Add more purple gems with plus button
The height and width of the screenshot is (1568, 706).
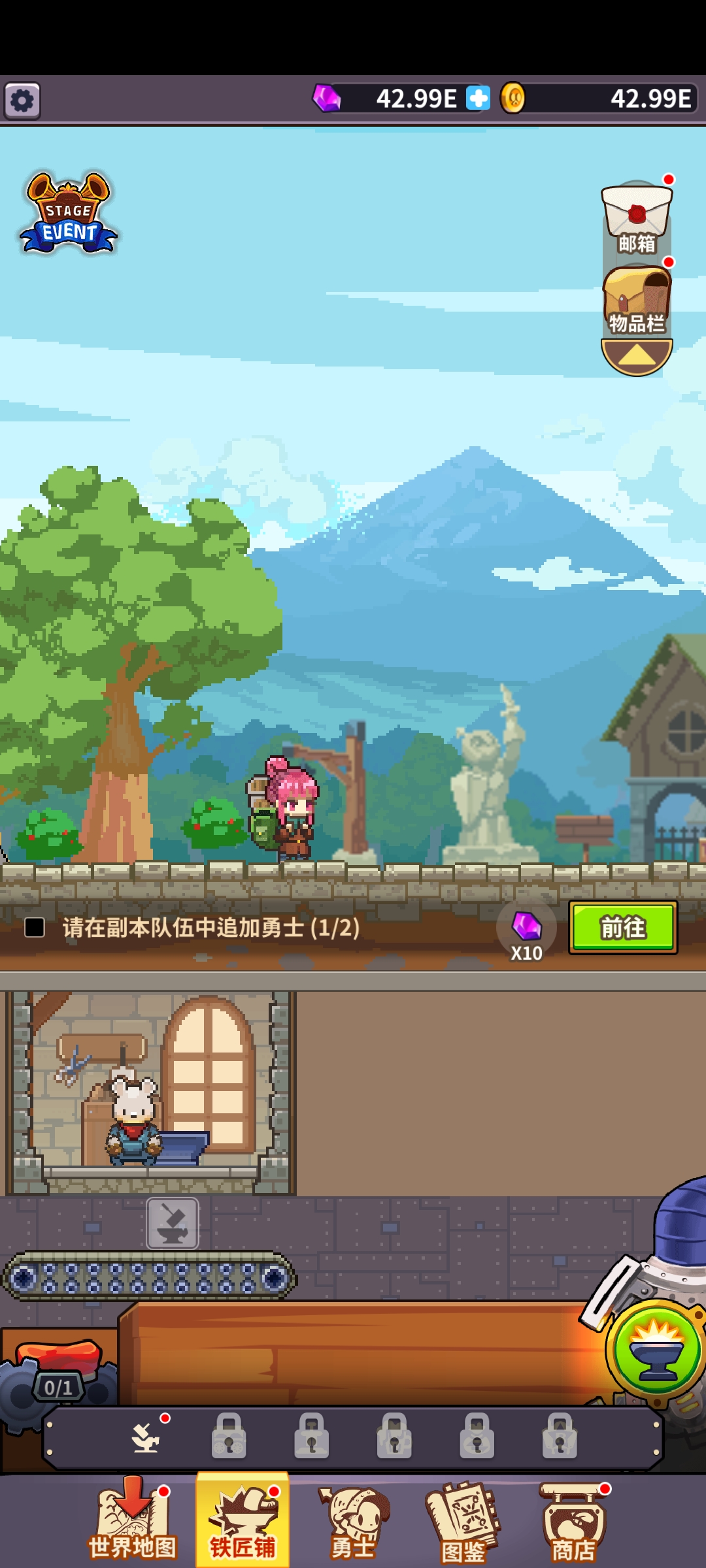click(x=478, y=99)
